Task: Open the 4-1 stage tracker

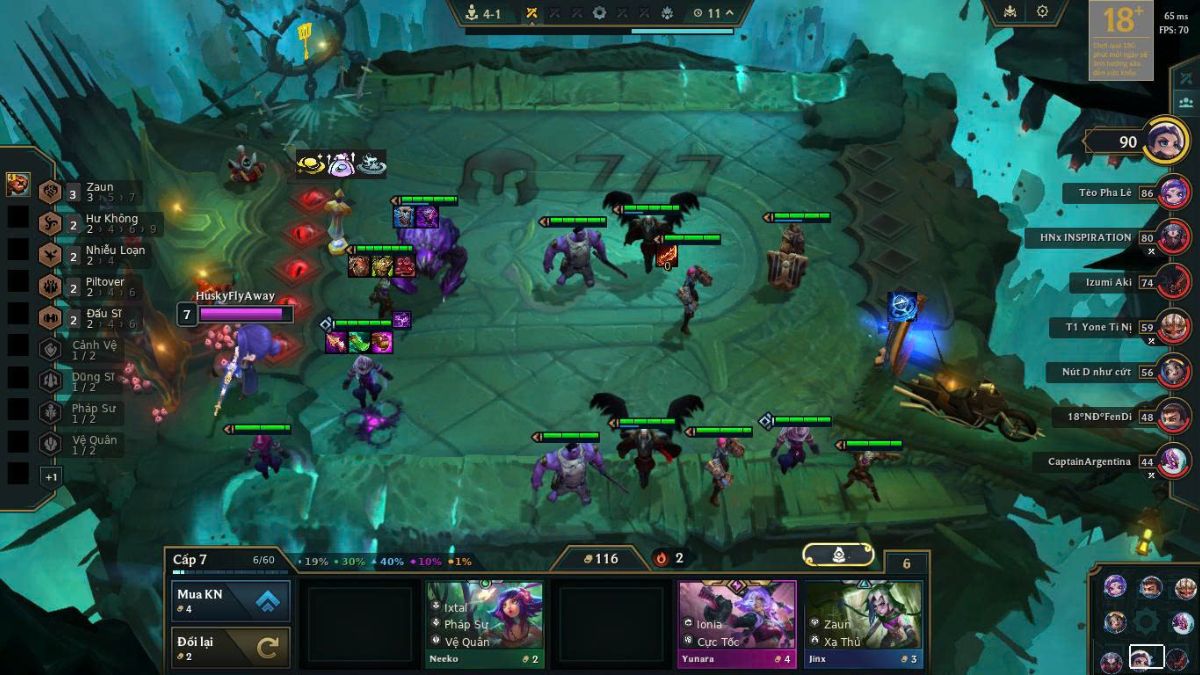Action: tap(484, 13)
